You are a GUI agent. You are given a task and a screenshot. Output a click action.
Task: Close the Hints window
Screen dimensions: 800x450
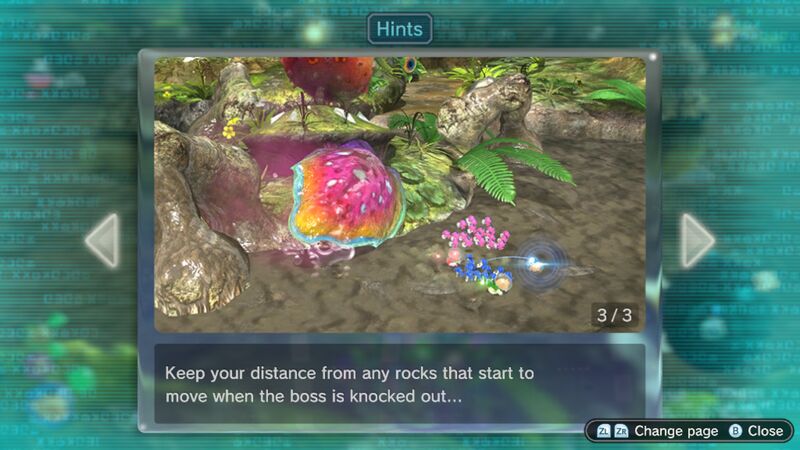[755, 431]
